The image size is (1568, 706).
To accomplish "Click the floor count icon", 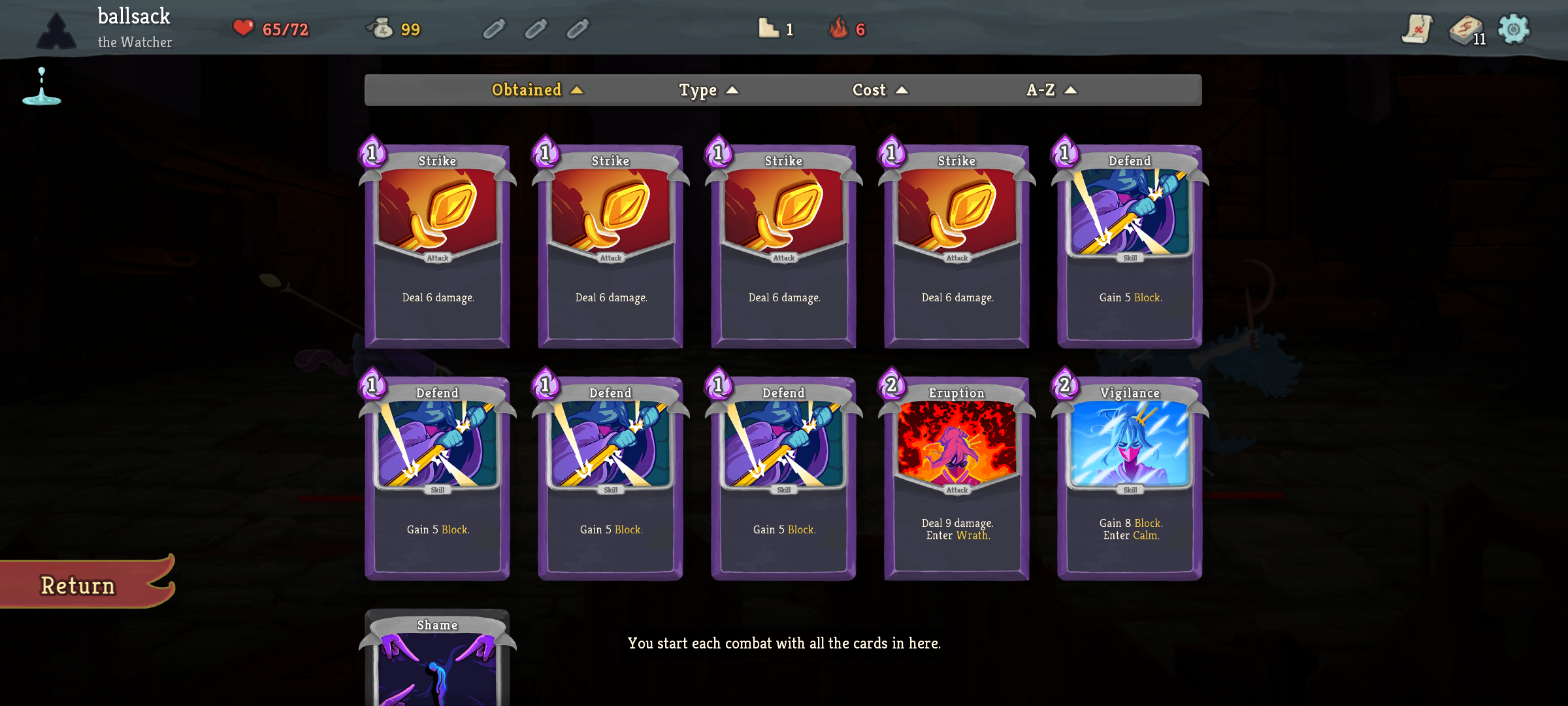I will [x=769, y=28].
